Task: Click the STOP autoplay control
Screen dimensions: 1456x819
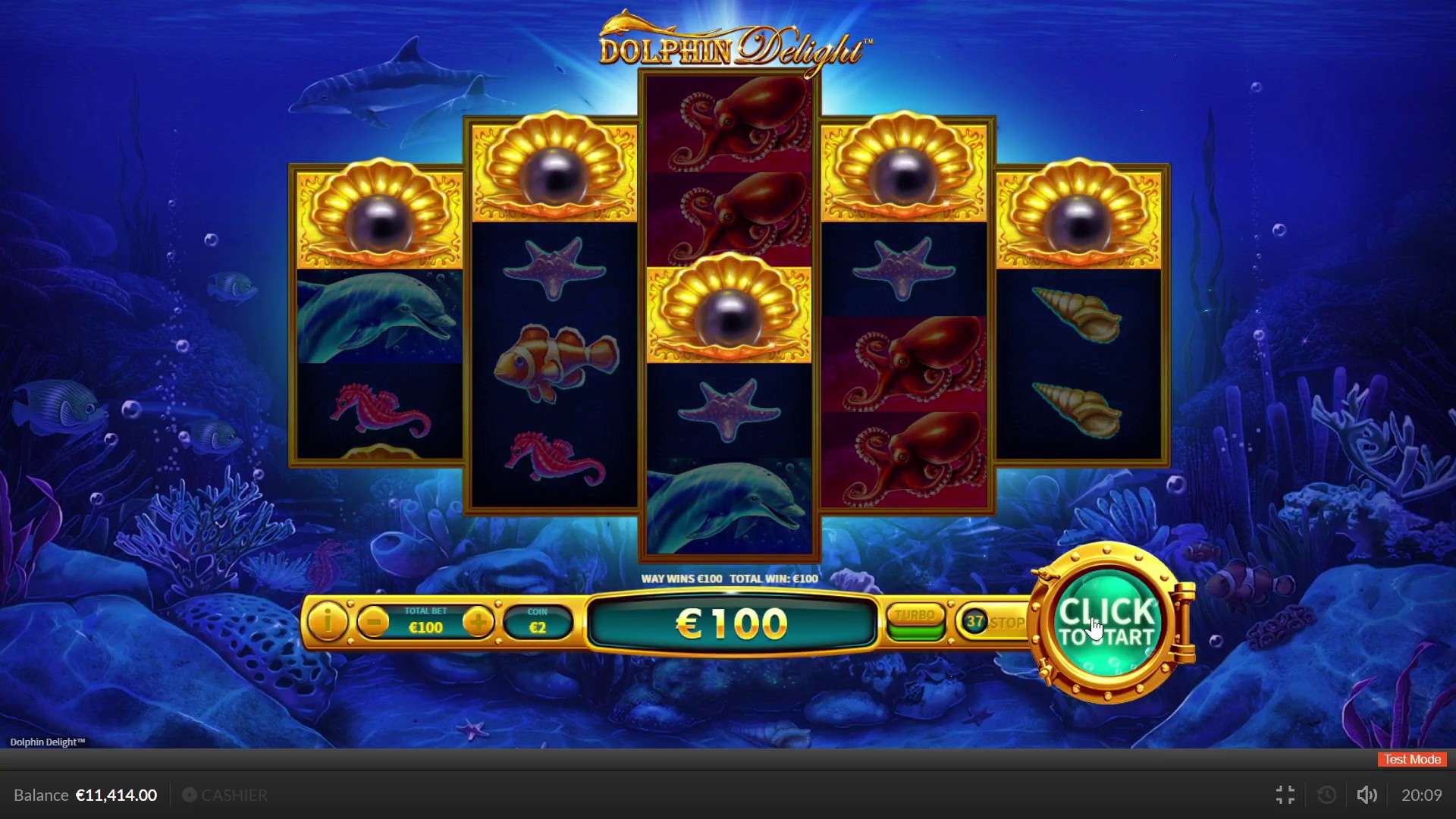Action: coord(1006,622)
